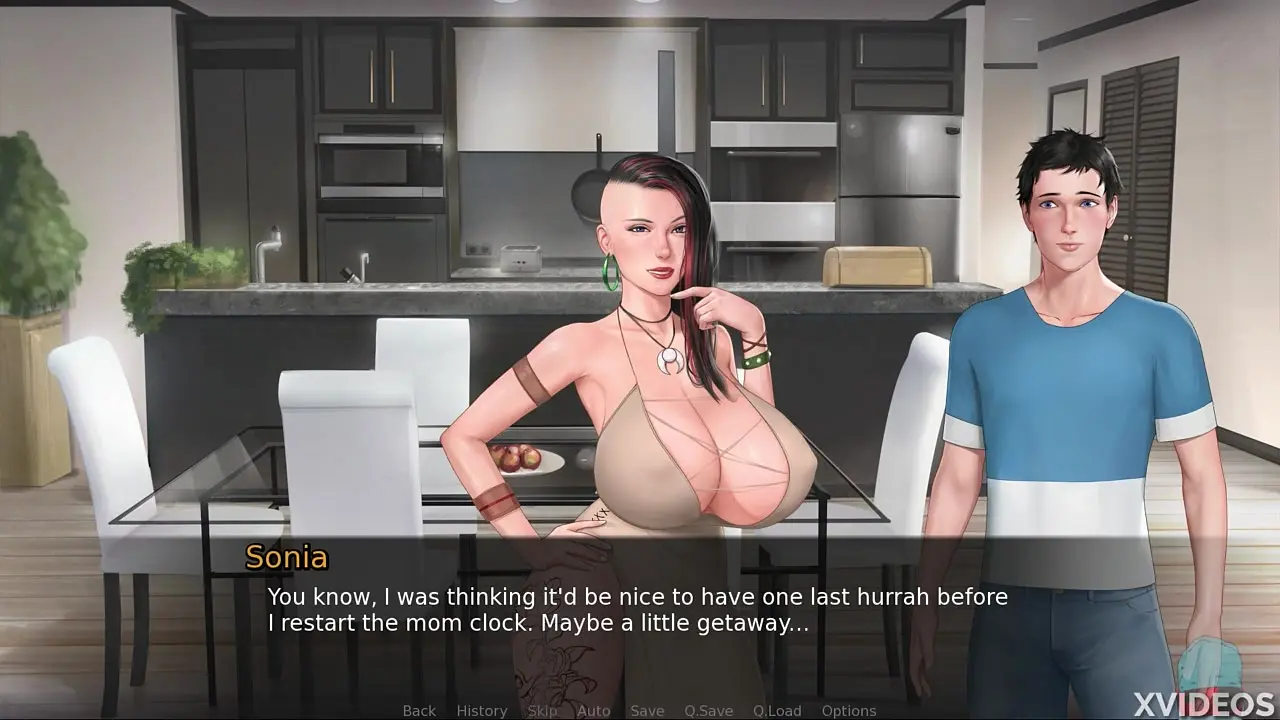Image resolution: width=1280 pixels, height=720 pixels.
Task: Open the Save game screen
Action: pos(647,710)
